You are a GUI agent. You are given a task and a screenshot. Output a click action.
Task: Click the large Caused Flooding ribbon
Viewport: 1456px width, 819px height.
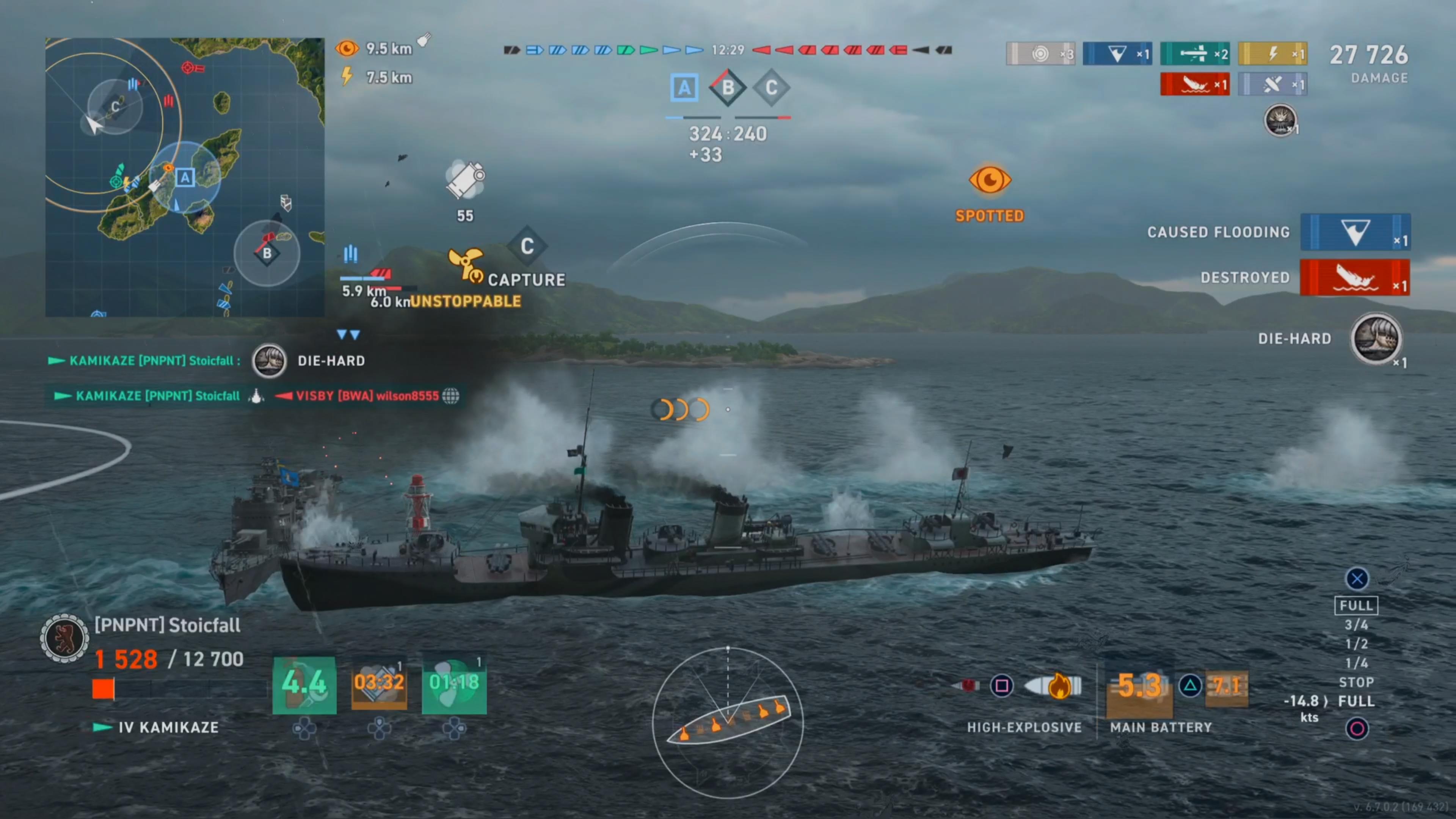click(1355, 232)
